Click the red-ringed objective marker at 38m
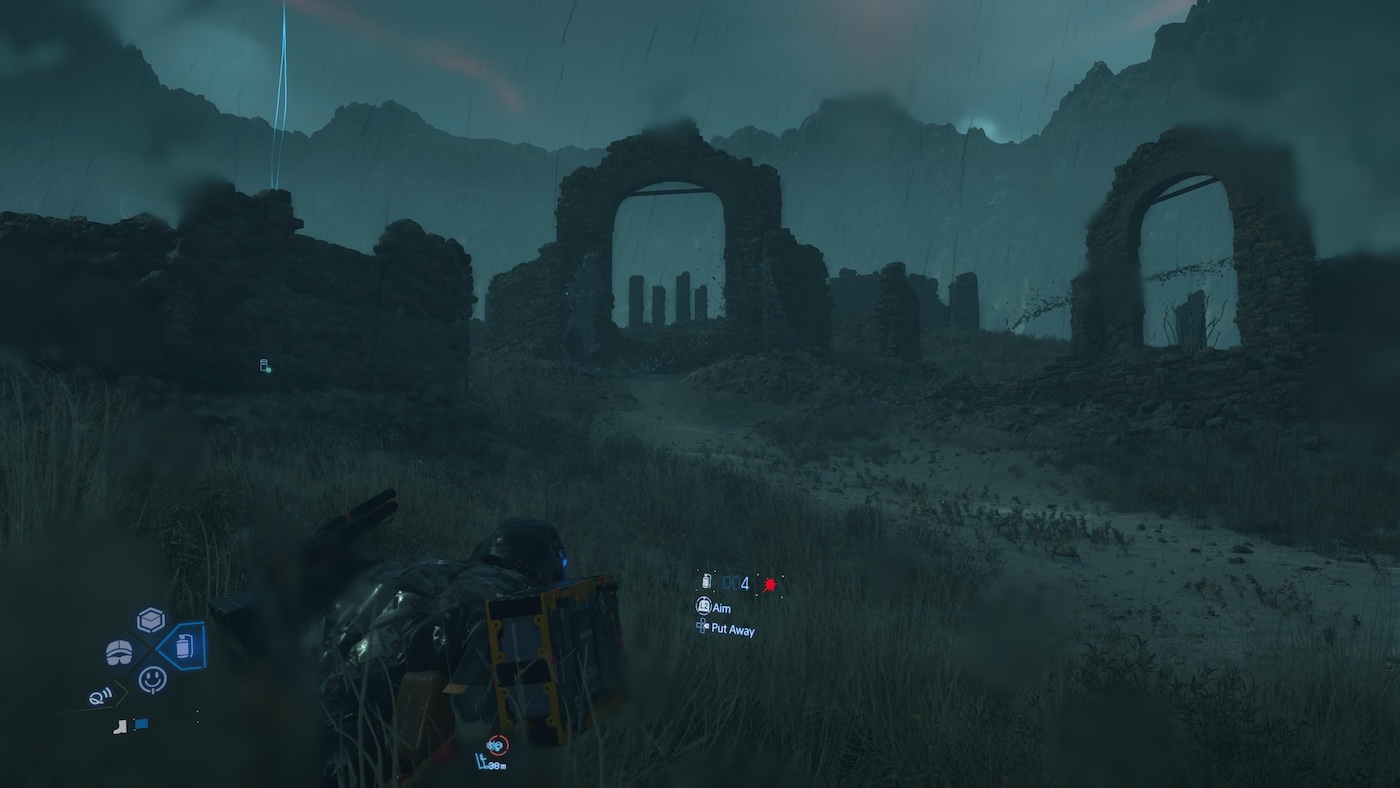1400x788 pixels. 496,745
